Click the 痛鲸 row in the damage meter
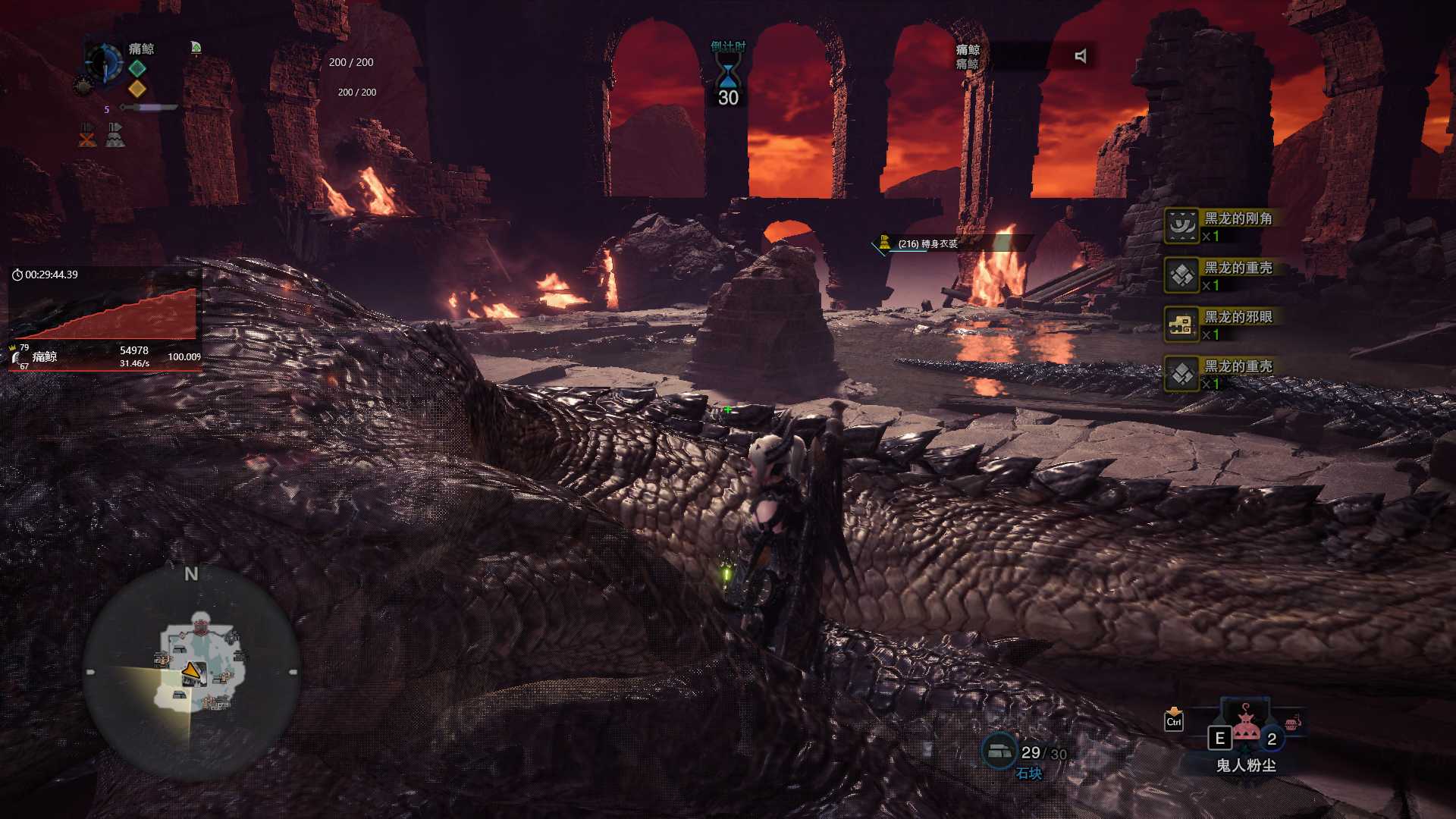The width and height of the screenshot is (1456, 819). point(105,356)
